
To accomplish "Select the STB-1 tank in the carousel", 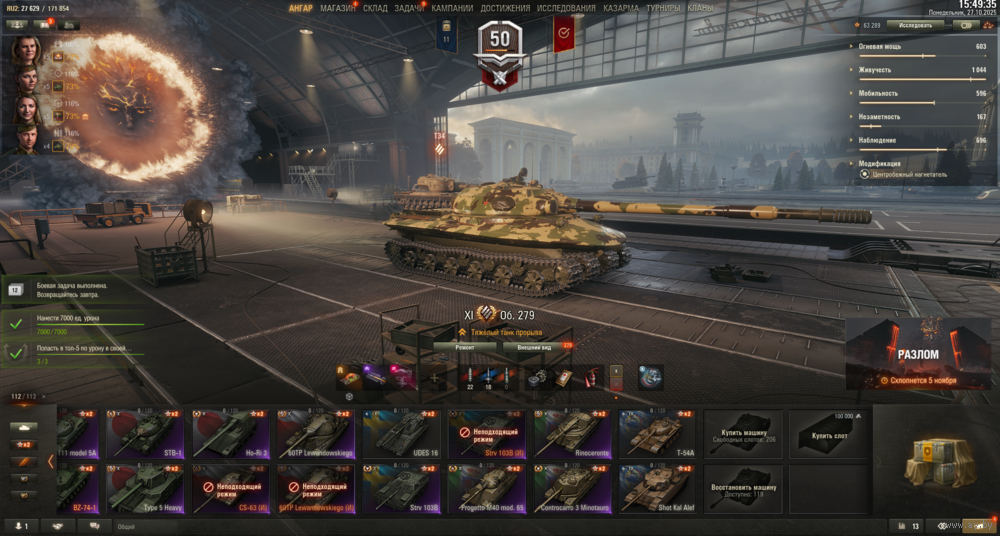I will click(143, 433).
